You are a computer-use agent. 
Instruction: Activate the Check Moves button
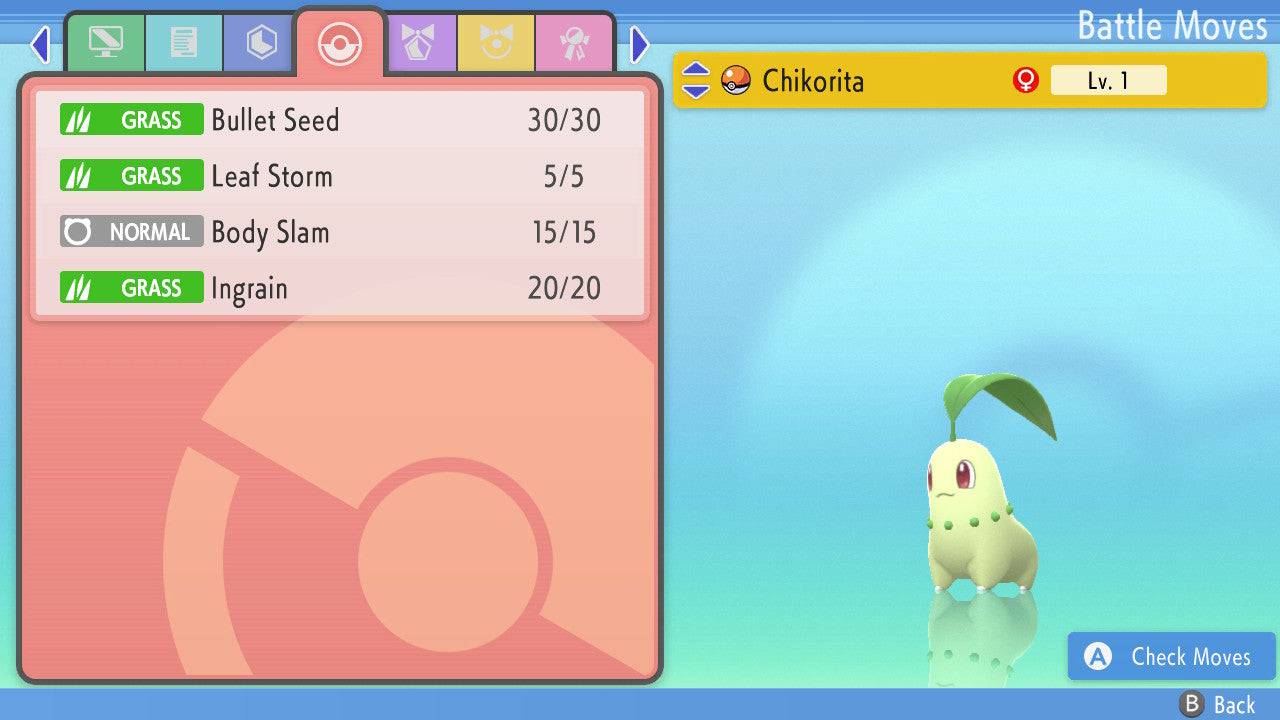pyautogui.click(x=1172, y=656)
